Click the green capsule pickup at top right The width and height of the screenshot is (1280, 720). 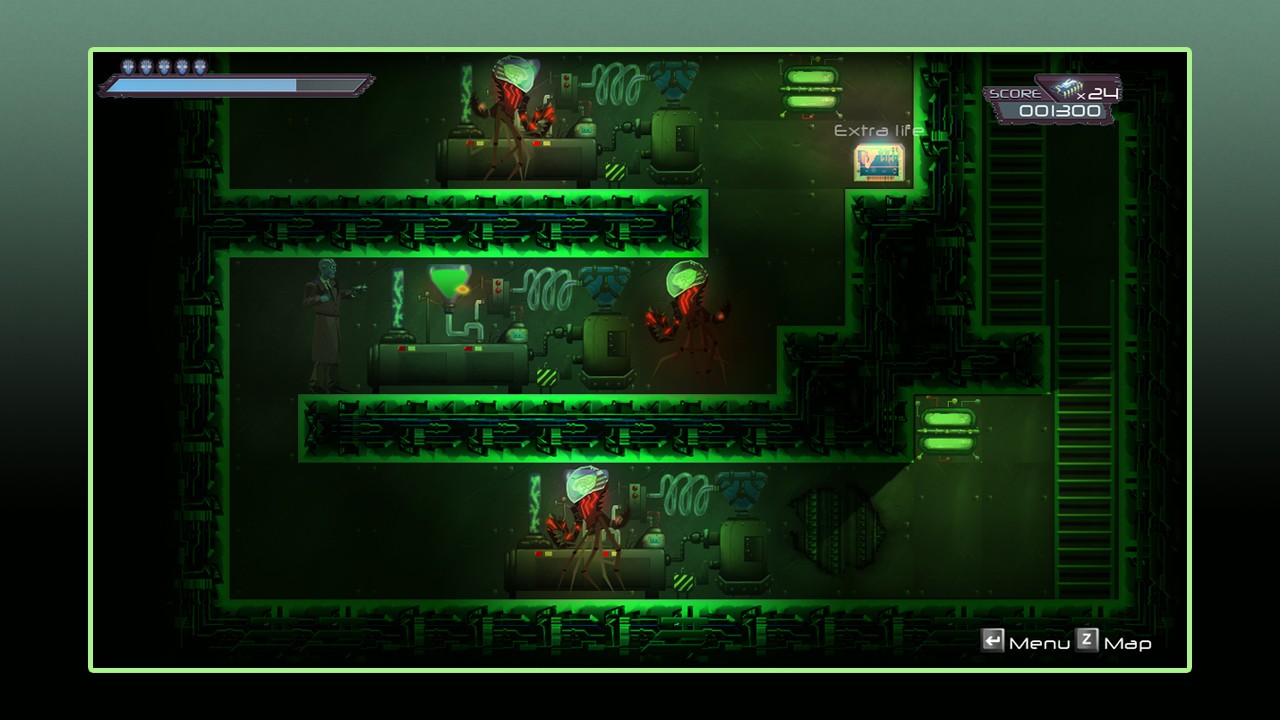click(812, 89)
